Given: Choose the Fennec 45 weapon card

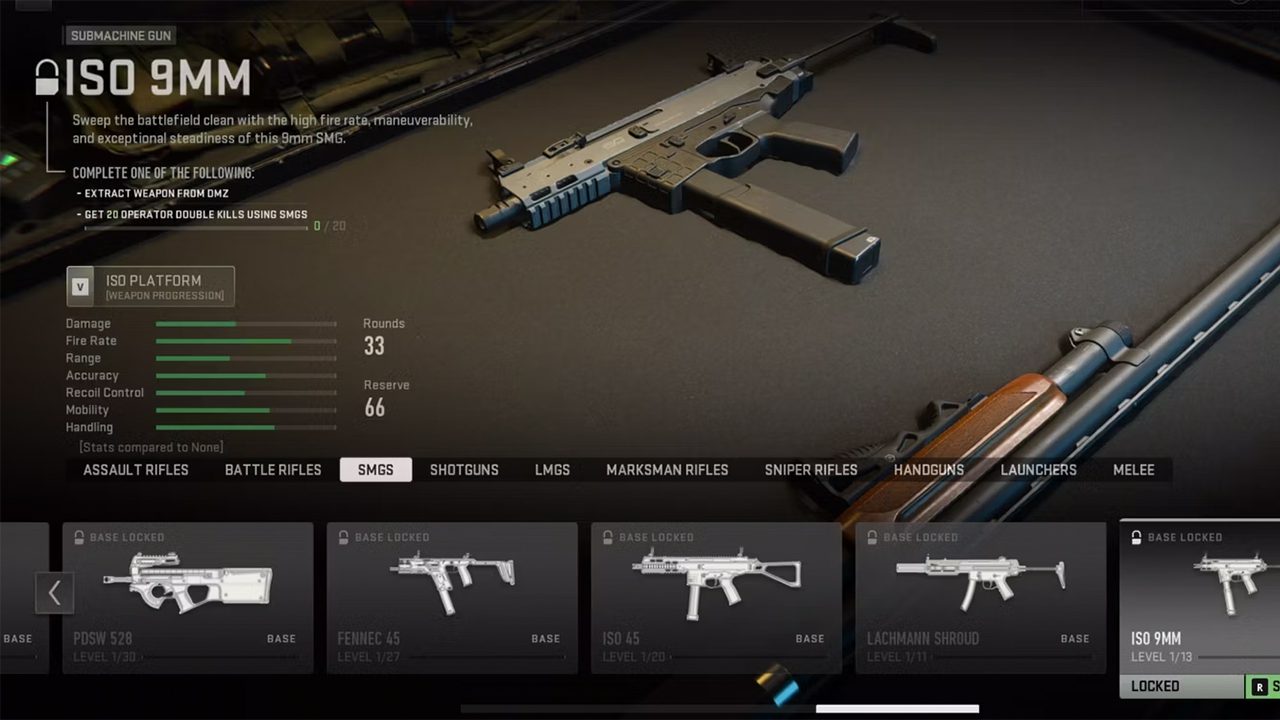Looking at the screenshot, I should coord(452,597).
